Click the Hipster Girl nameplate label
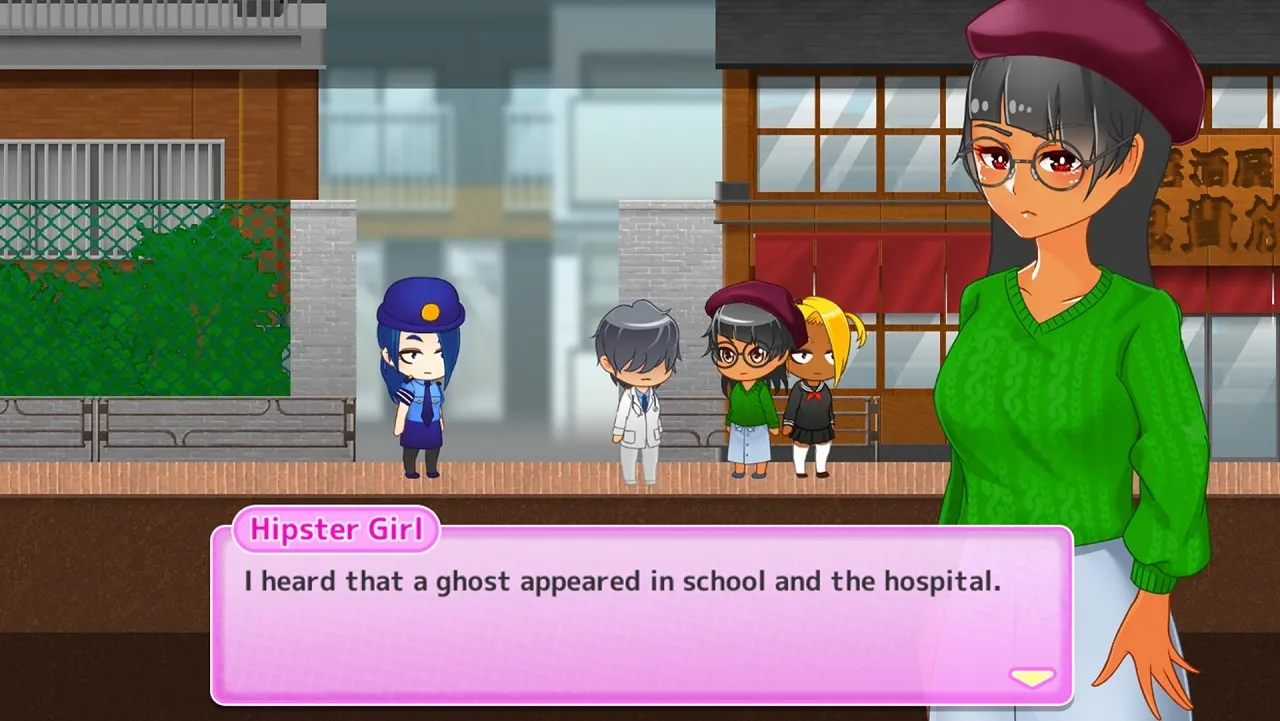 point(336,530)
